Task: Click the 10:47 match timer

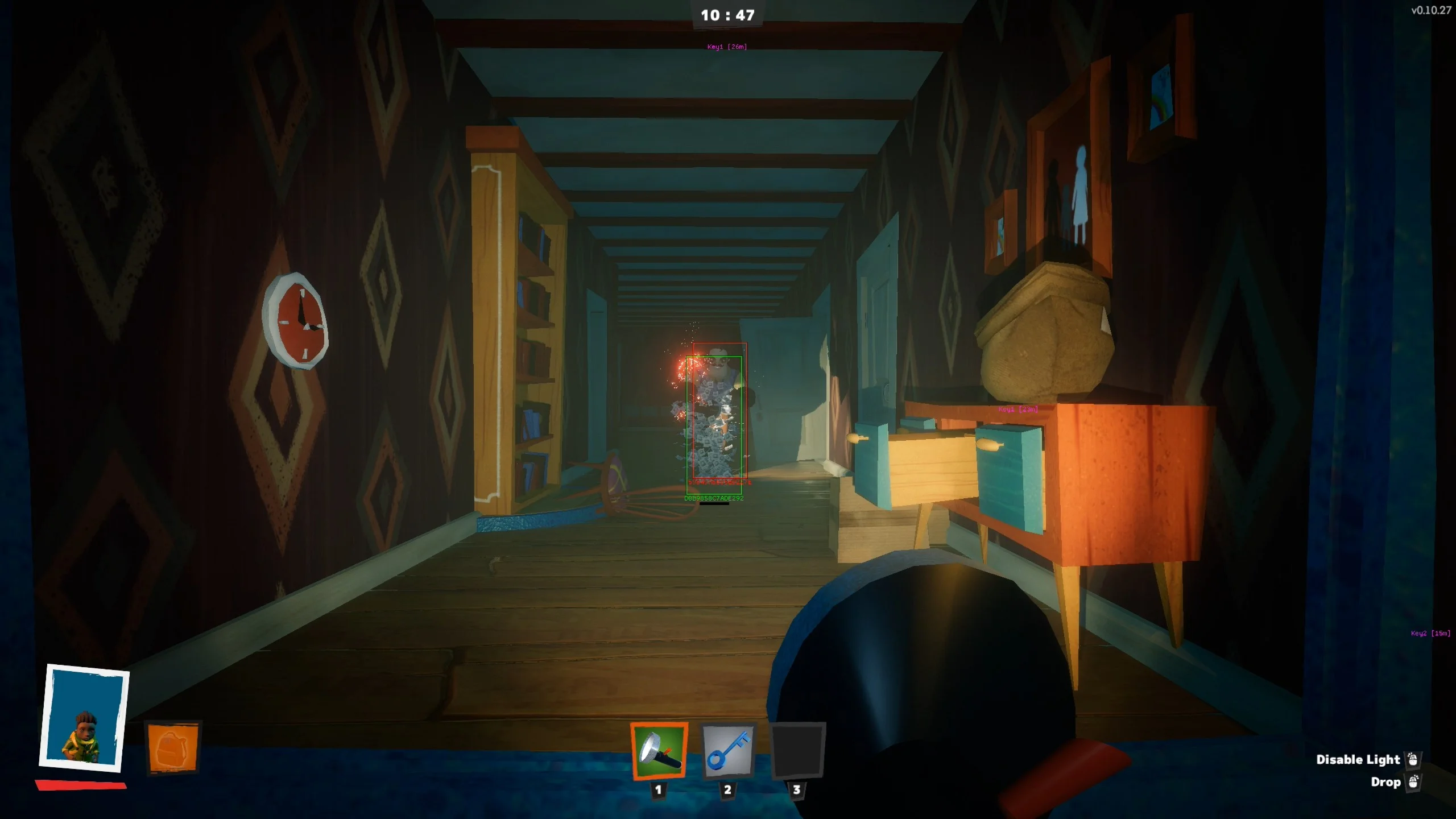Action: tap(728, 15)
